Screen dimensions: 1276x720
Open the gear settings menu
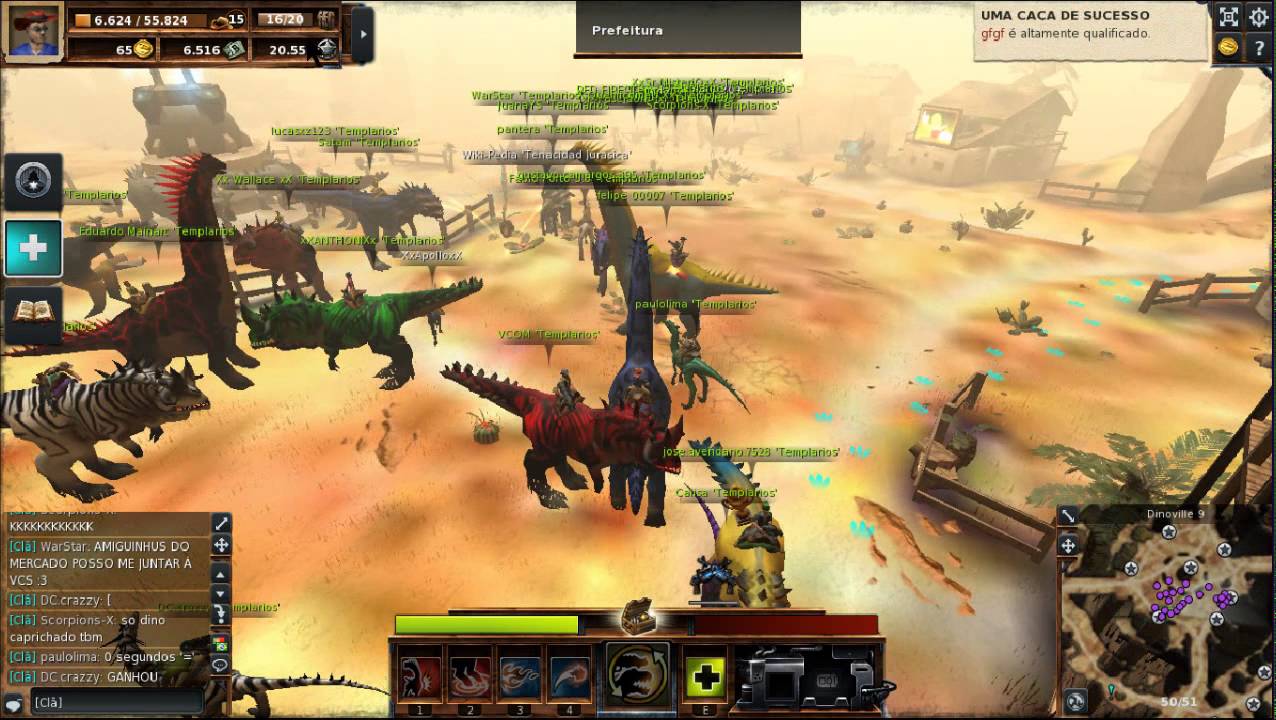click(1258, 16)
